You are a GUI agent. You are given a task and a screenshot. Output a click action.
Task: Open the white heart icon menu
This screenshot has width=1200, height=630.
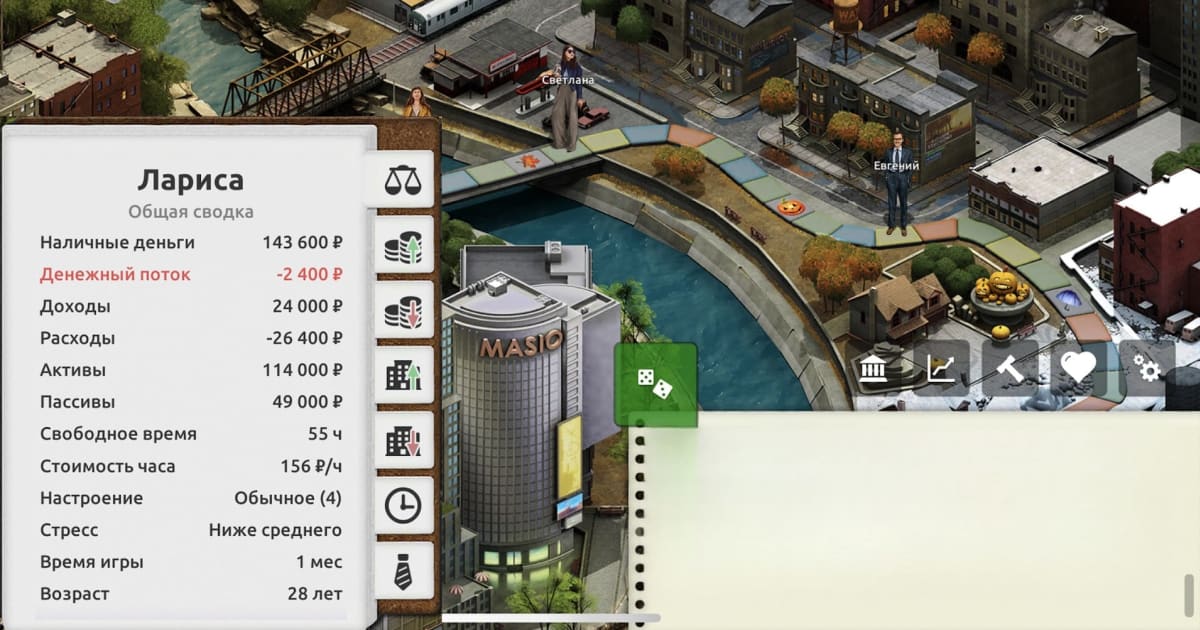(1078, 370)
